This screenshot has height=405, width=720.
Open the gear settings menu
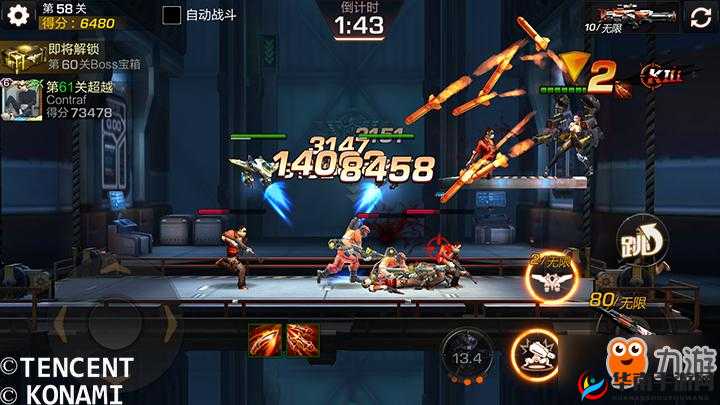pos(18,17)
